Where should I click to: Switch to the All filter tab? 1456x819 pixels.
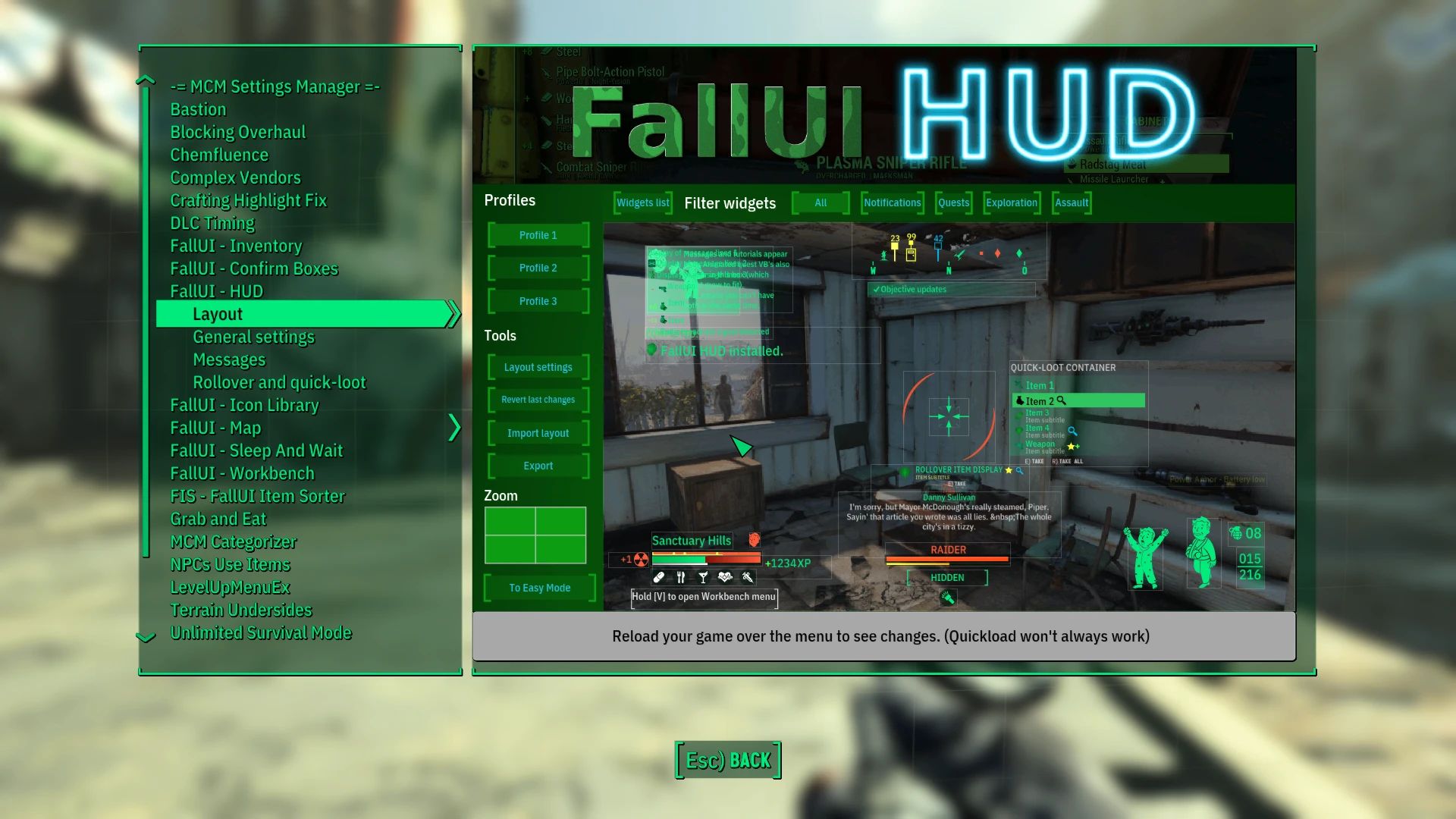tap(820, 202)
